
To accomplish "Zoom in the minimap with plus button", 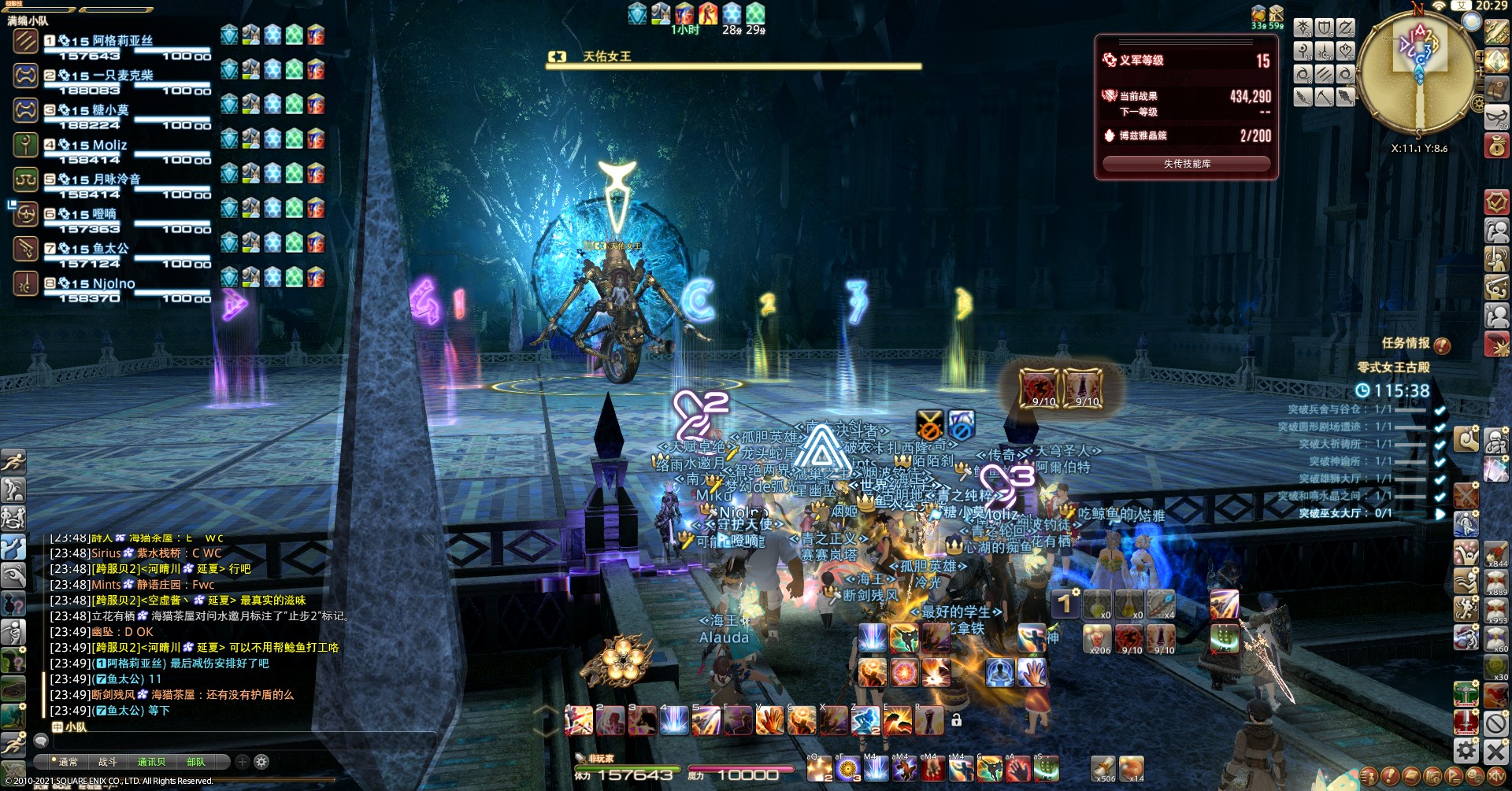I will (1480, 57).
